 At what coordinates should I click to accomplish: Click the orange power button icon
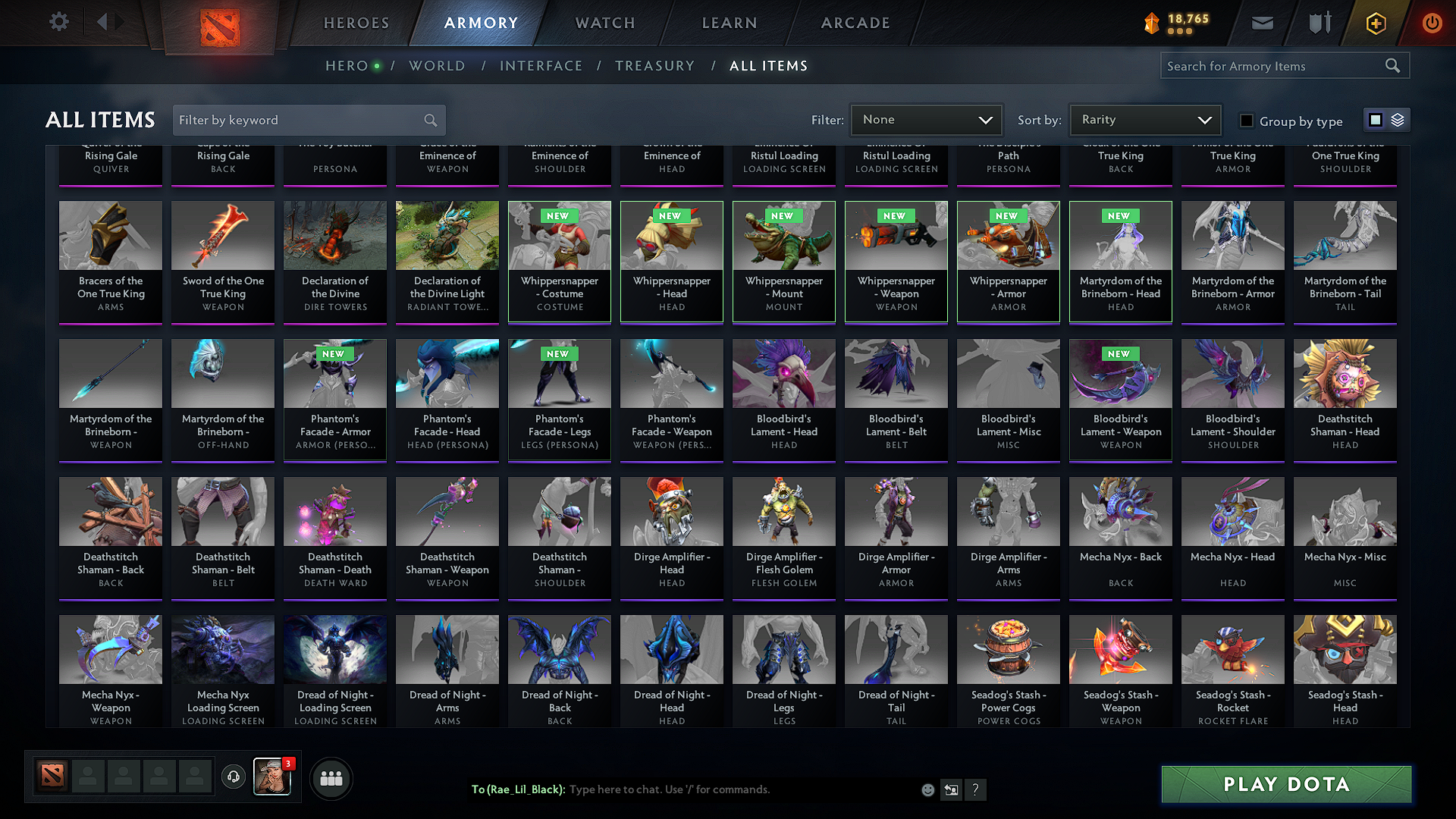pos(1432,23)
